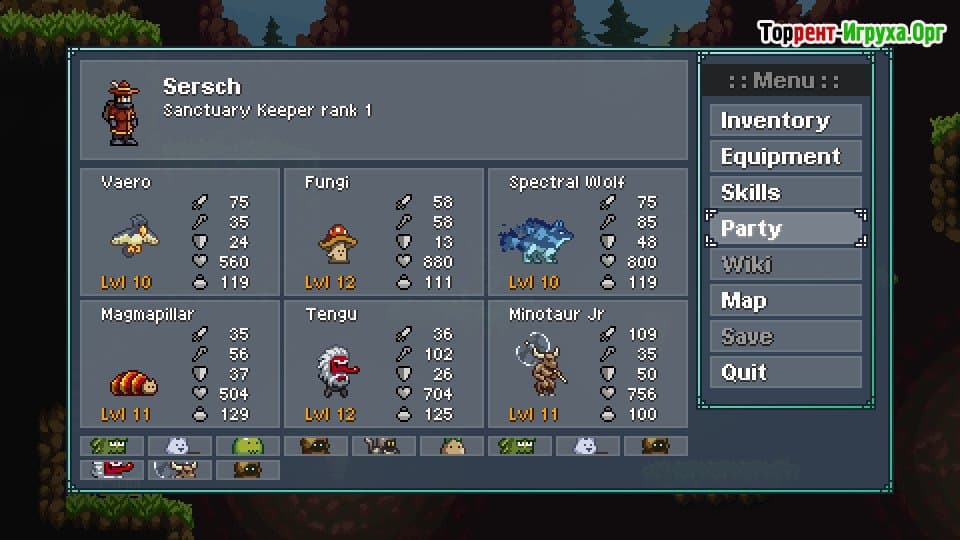960x540 pixels.
Task: Select the green slime blob reserve slot
Action: click(247, 446)
